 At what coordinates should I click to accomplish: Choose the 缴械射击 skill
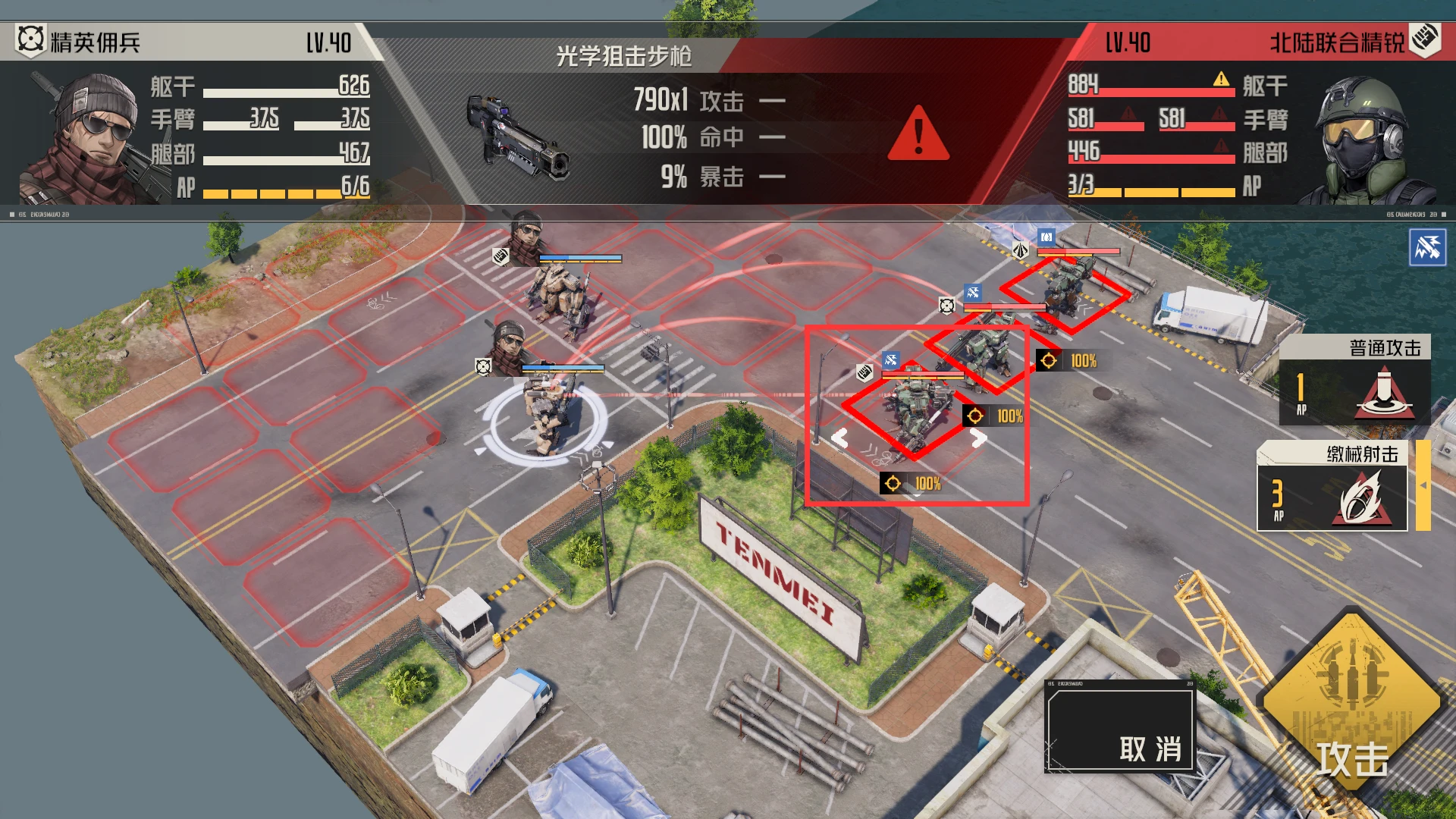(1332, 487)
